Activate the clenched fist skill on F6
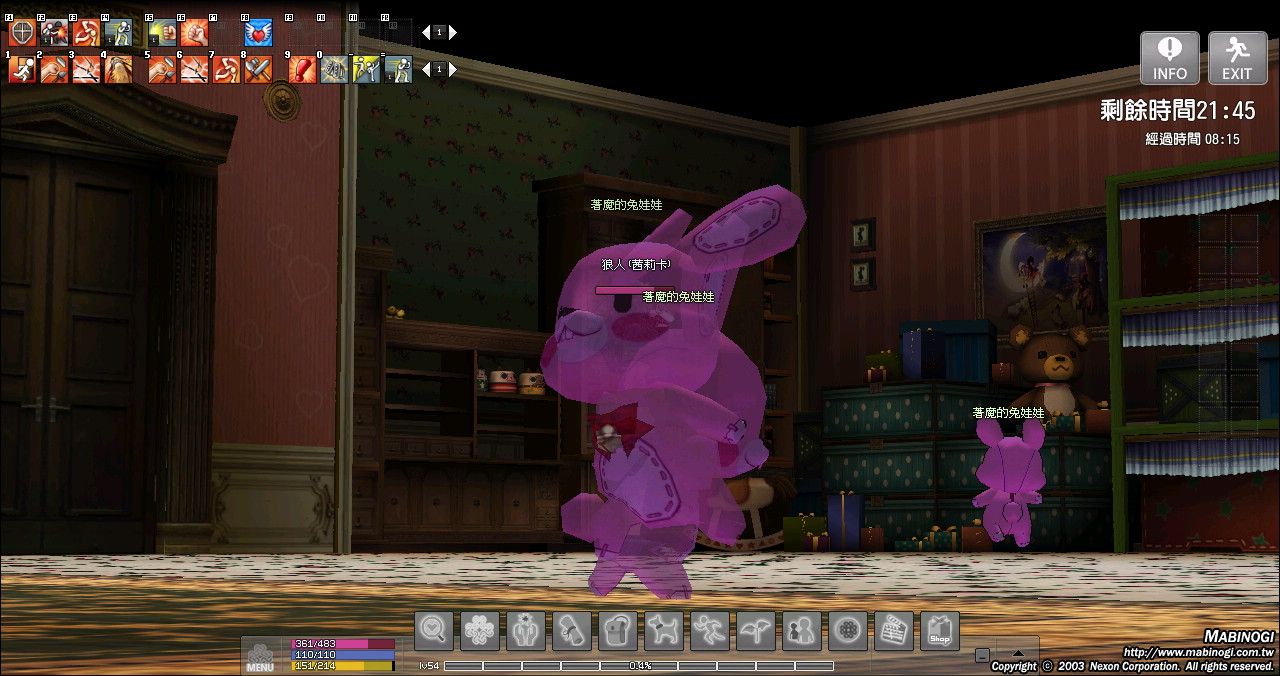 (193, 33)
